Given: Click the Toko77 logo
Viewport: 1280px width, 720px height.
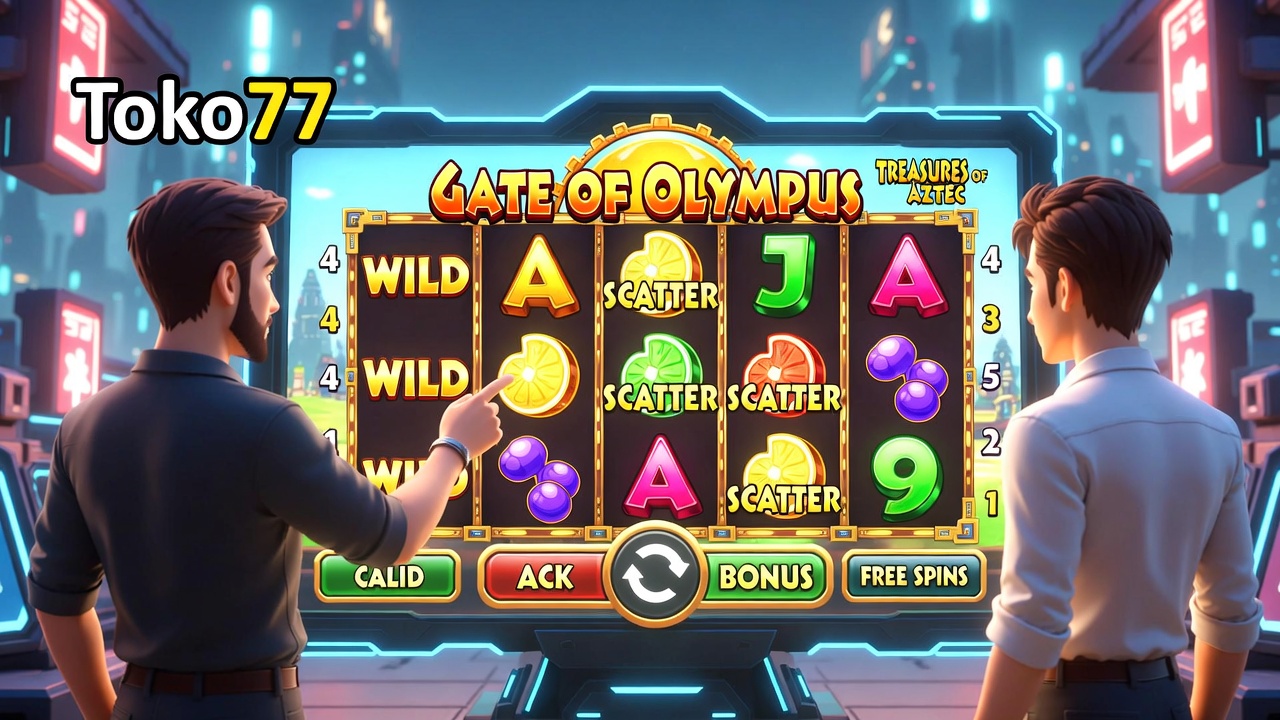Looking at the screenshot, I should (x=205, y=110).
